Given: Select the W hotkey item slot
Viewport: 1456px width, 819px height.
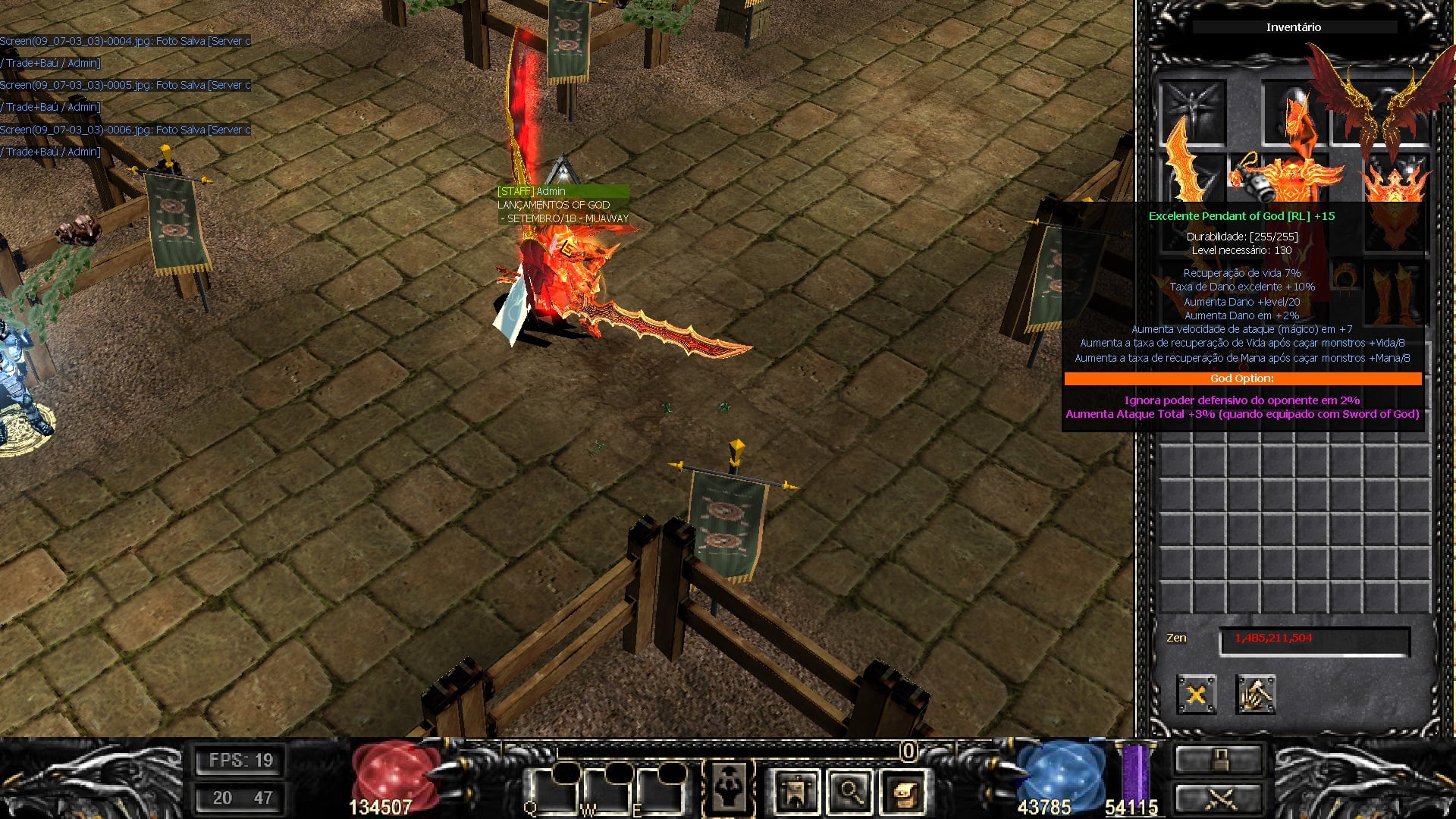Looking at the screenshot, I should click(x=607, y=790).
